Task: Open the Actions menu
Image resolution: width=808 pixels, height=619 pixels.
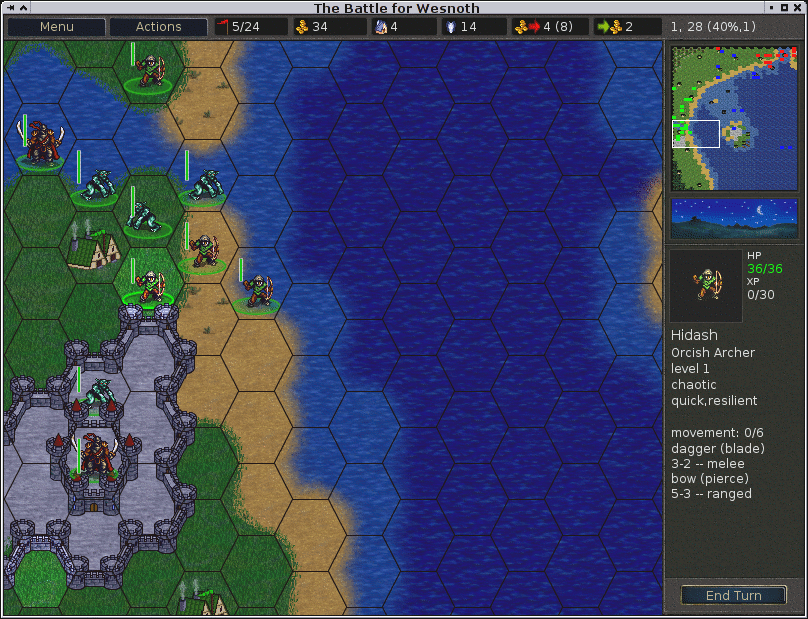Action: [x=158, y=27]
